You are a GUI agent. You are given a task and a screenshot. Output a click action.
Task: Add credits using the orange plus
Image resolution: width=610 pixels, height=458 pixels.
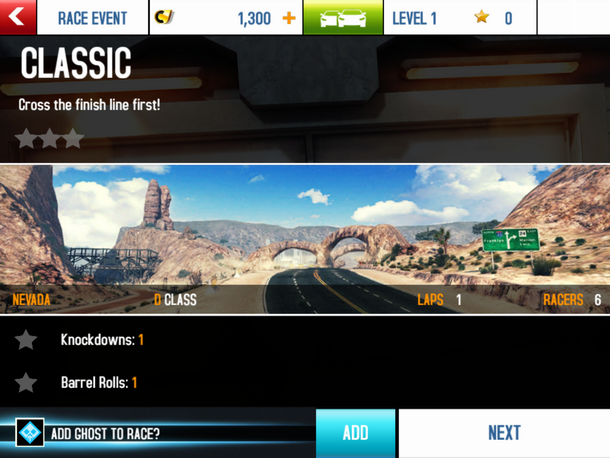tap(290, 18)
